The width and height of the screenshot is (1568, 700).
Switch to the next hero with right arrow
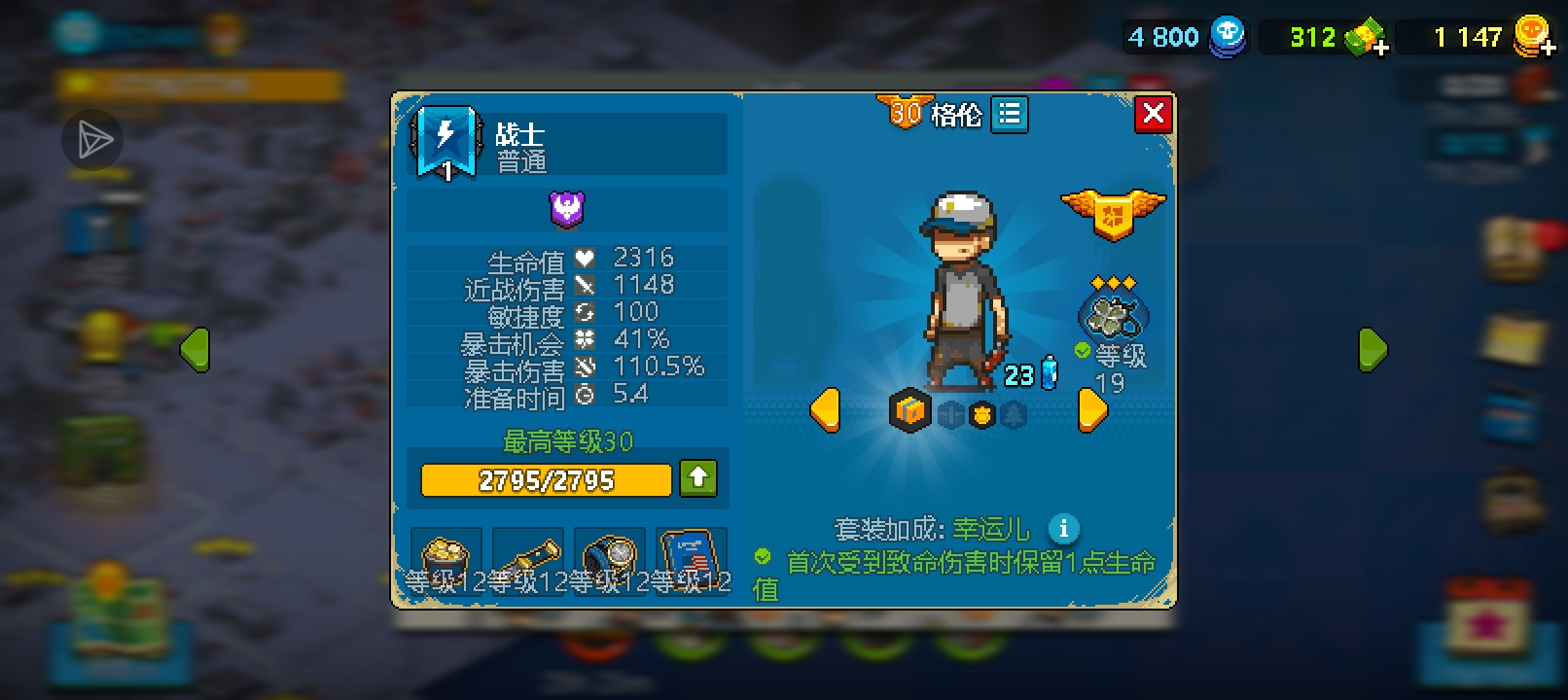[x=1091, y=408]
